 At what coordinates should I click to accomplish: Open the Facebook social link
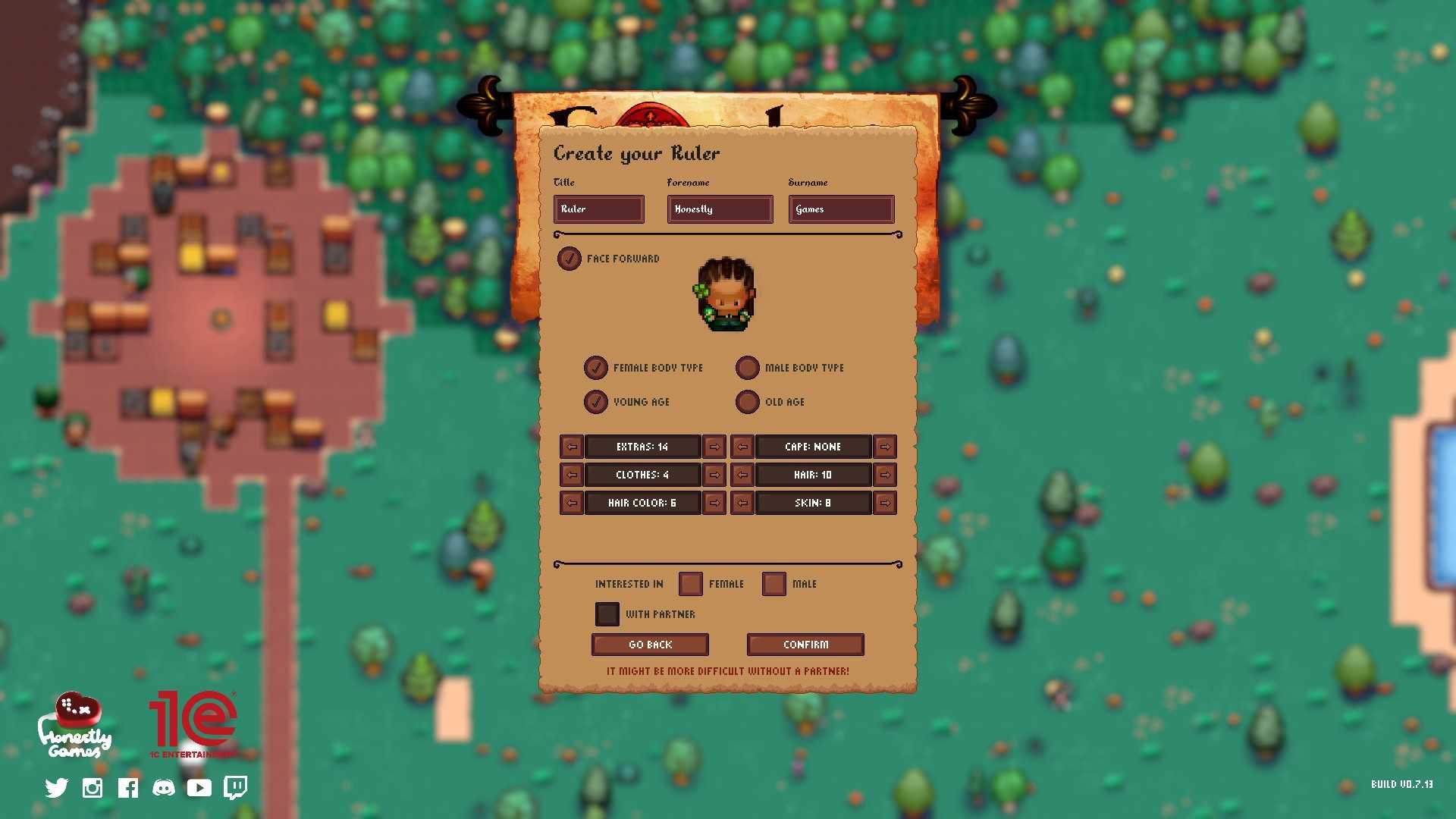click(127, 787)
